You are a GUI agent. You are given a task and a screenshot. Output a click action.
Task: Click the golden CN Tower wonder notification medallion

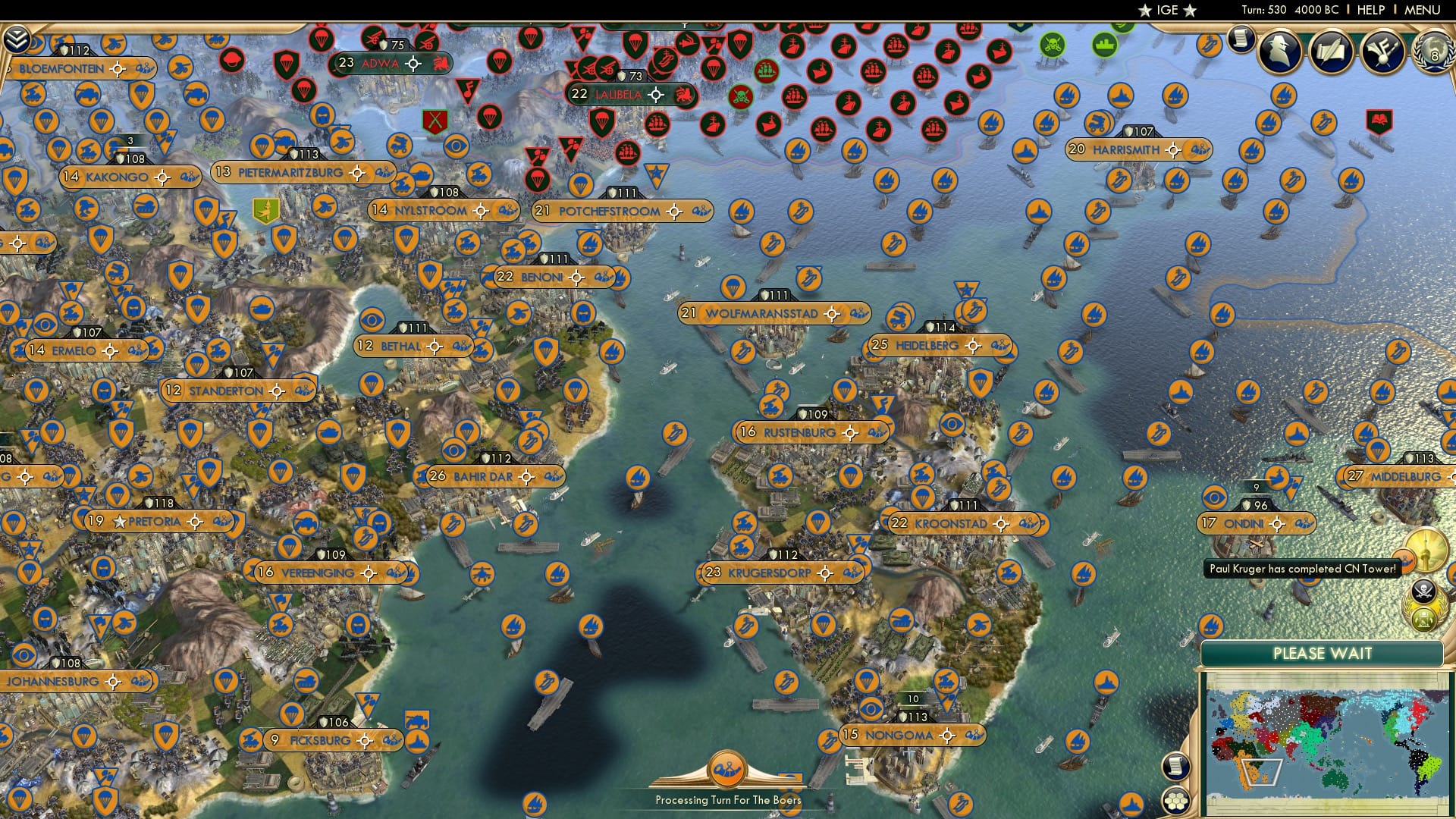tap(1426, 550)
